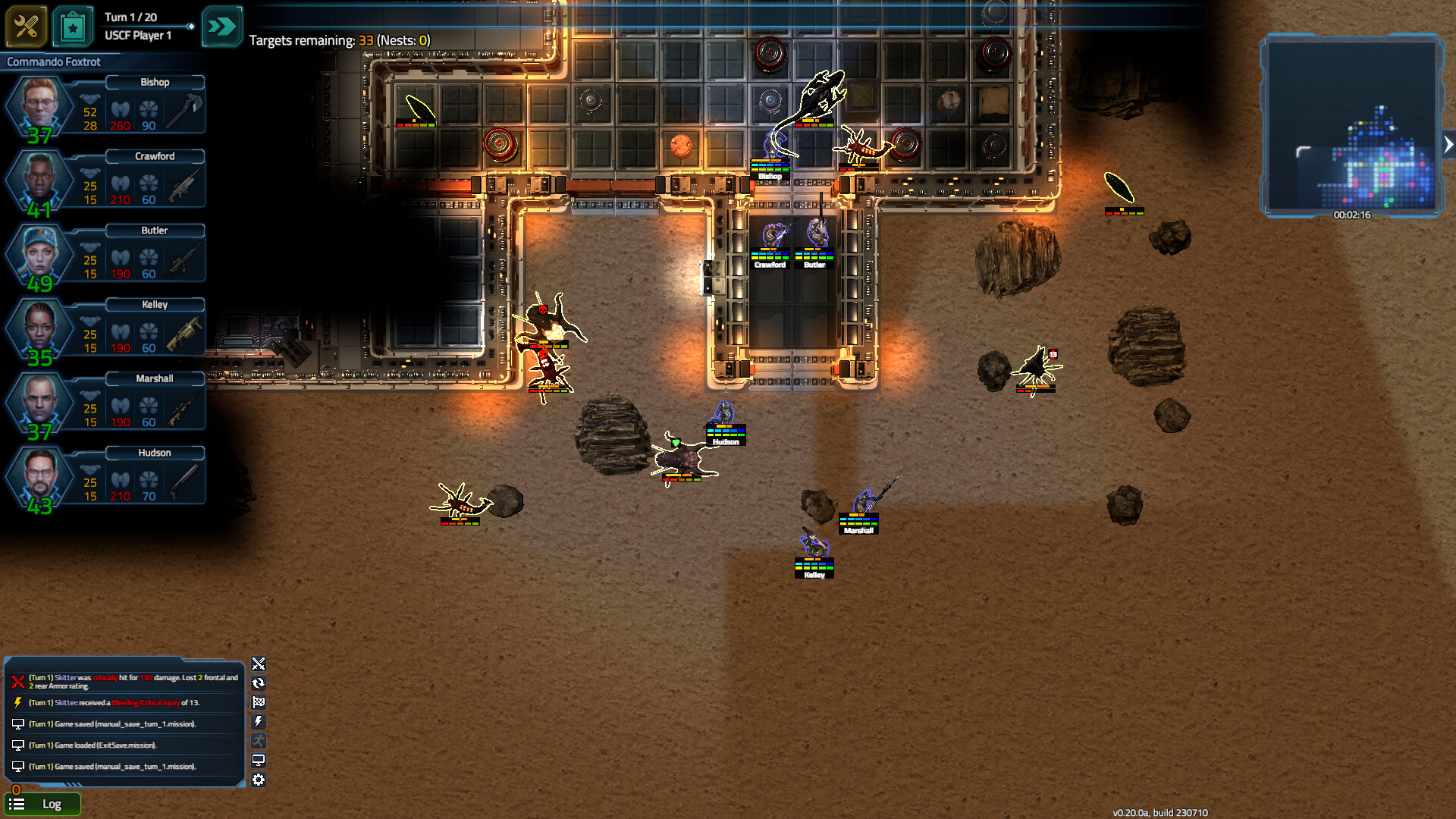The height and width of the screenshot is (819, 1456).
Task: Open the settings gear below the log filters
Action: pos(259,780)
